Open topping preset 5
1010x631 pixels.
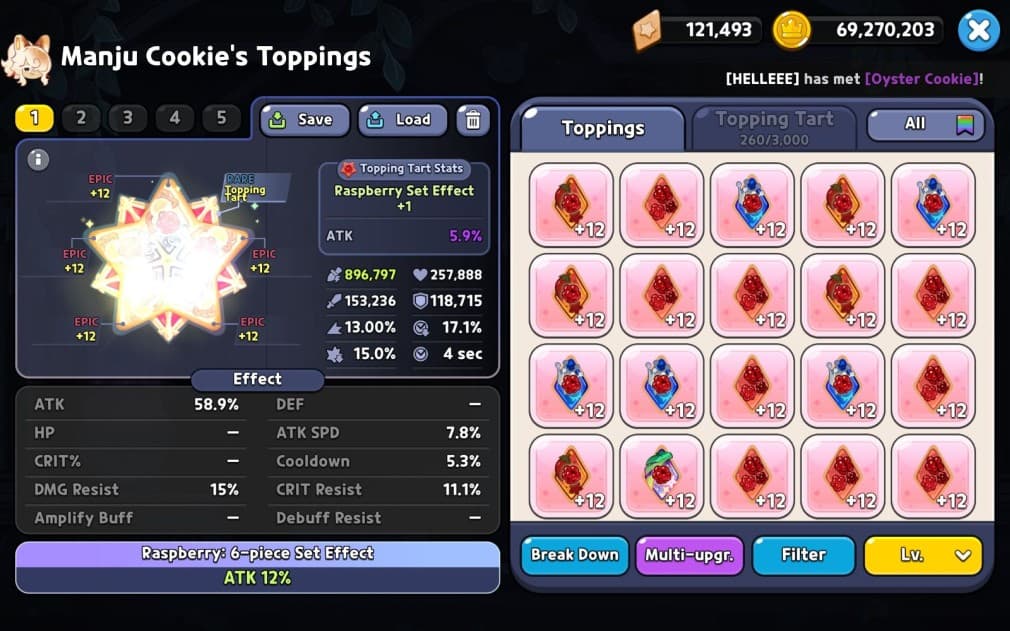tap(221, 118)
